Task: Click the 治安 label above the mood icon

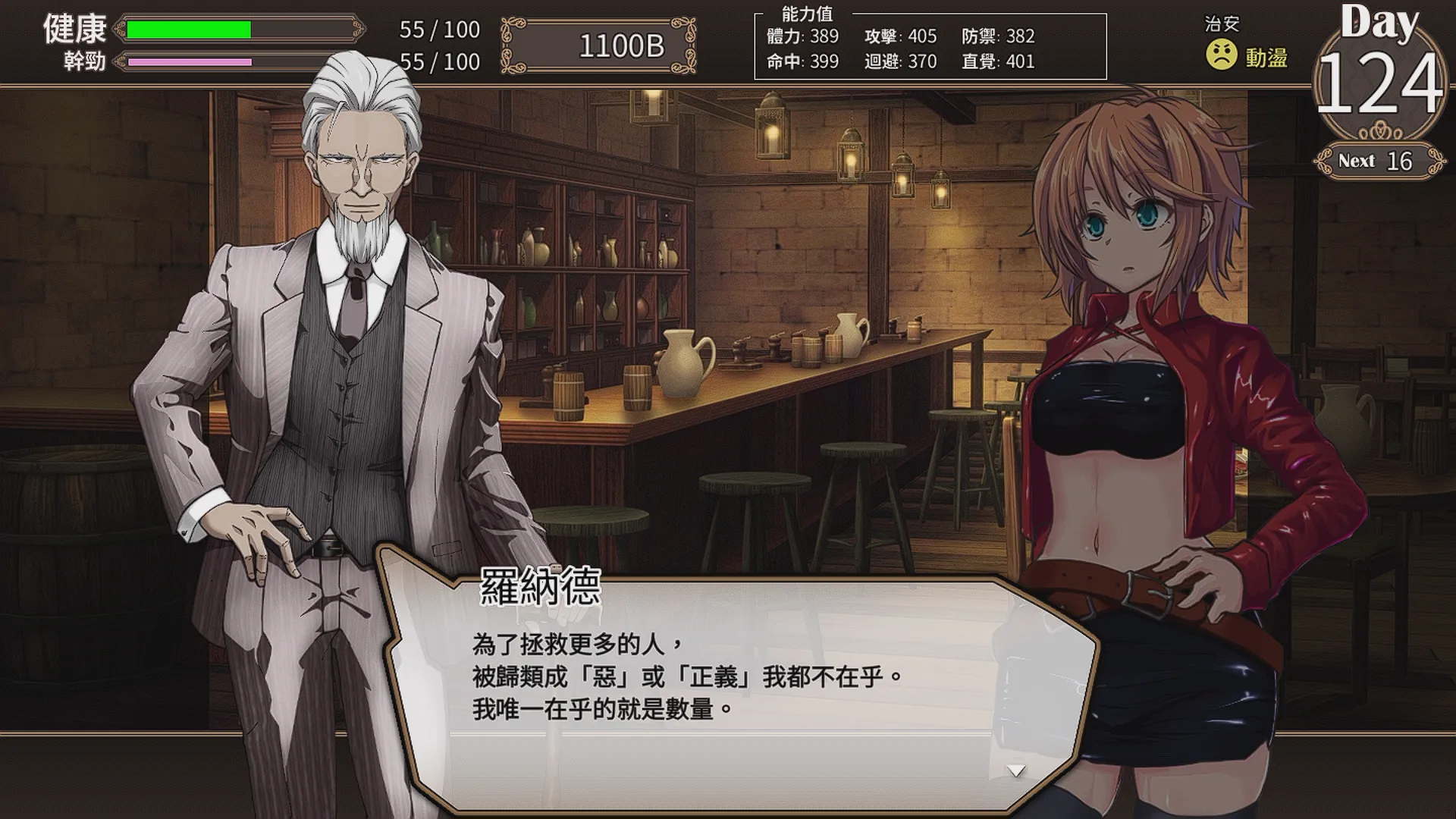Action: point(1224,24)
